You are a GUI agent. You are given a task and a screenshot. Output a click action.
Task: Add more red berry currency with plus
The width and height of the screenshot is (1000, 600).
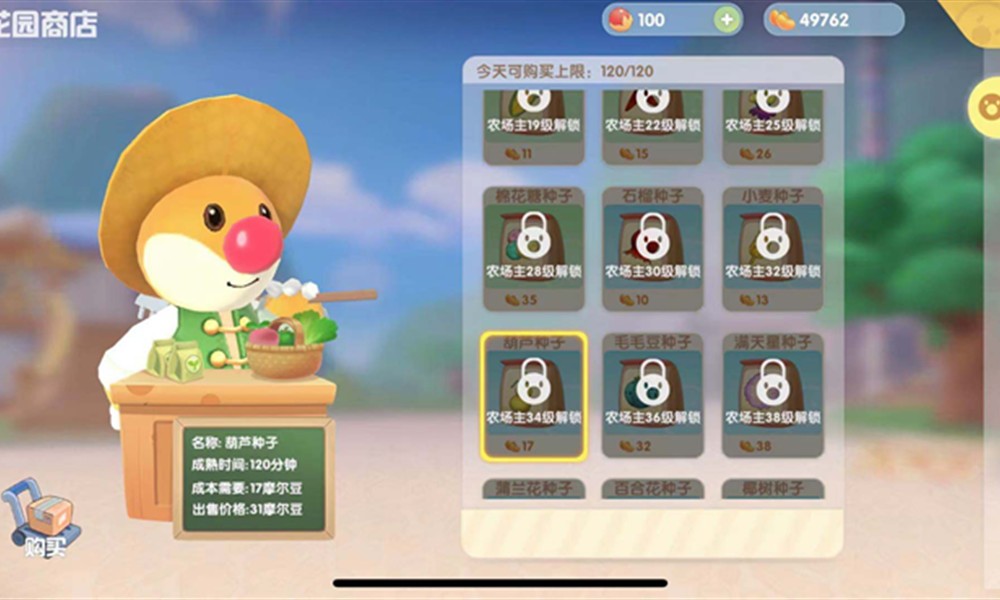tap(727, 20)
